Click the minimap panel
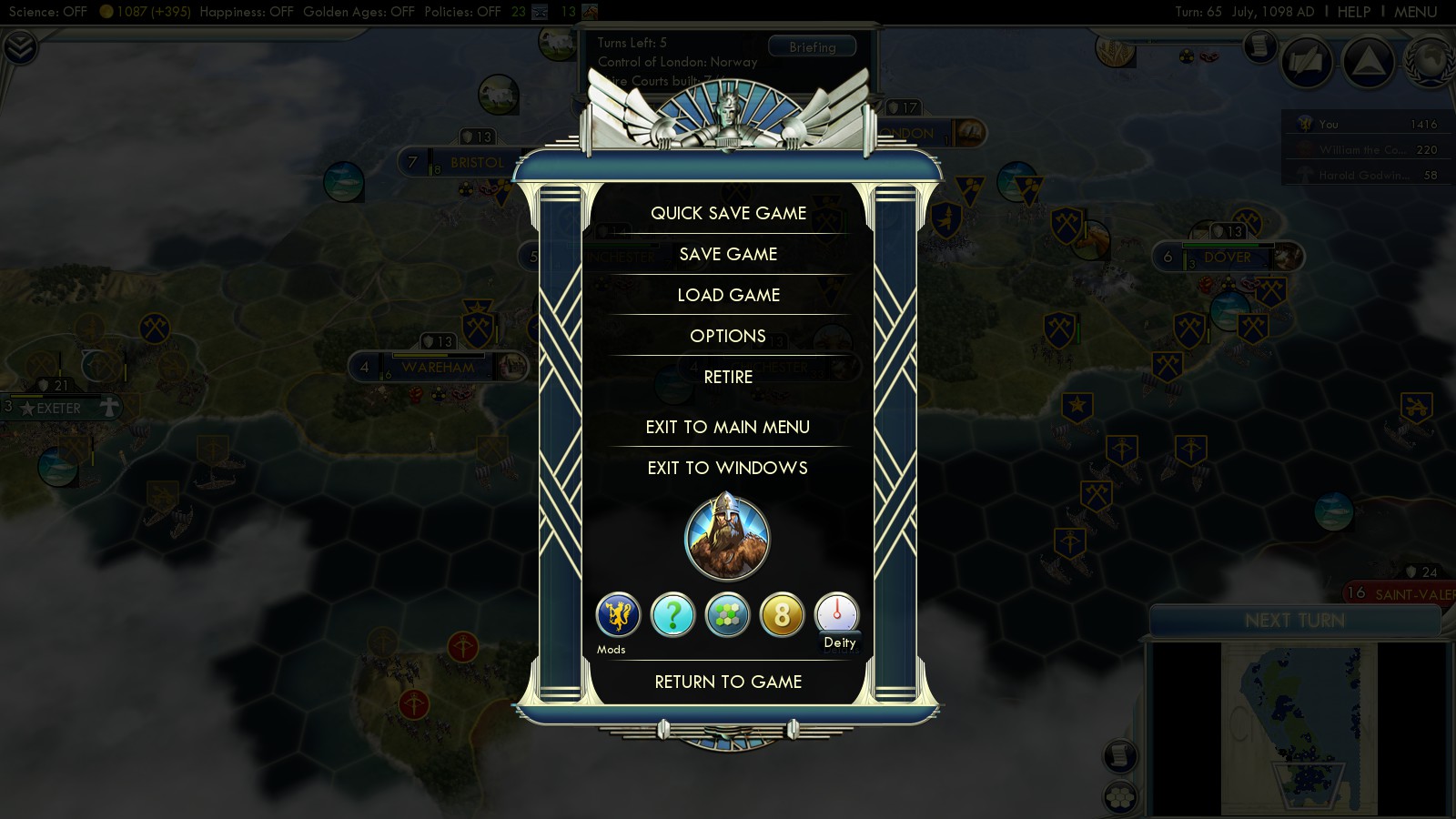This screenshot has width=1456, height=819. click(1299, 728)
